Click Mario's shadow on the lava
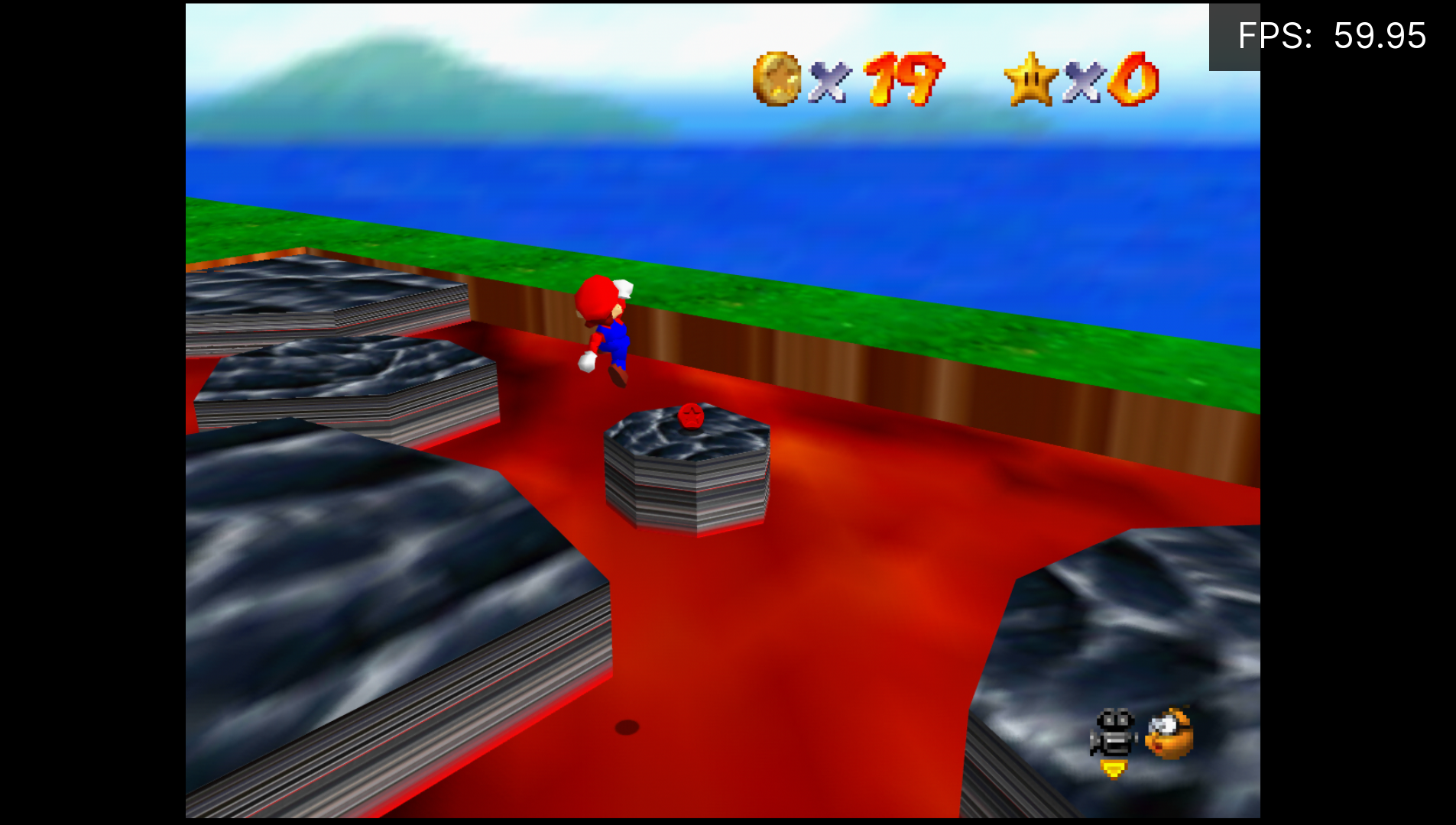 628,727
